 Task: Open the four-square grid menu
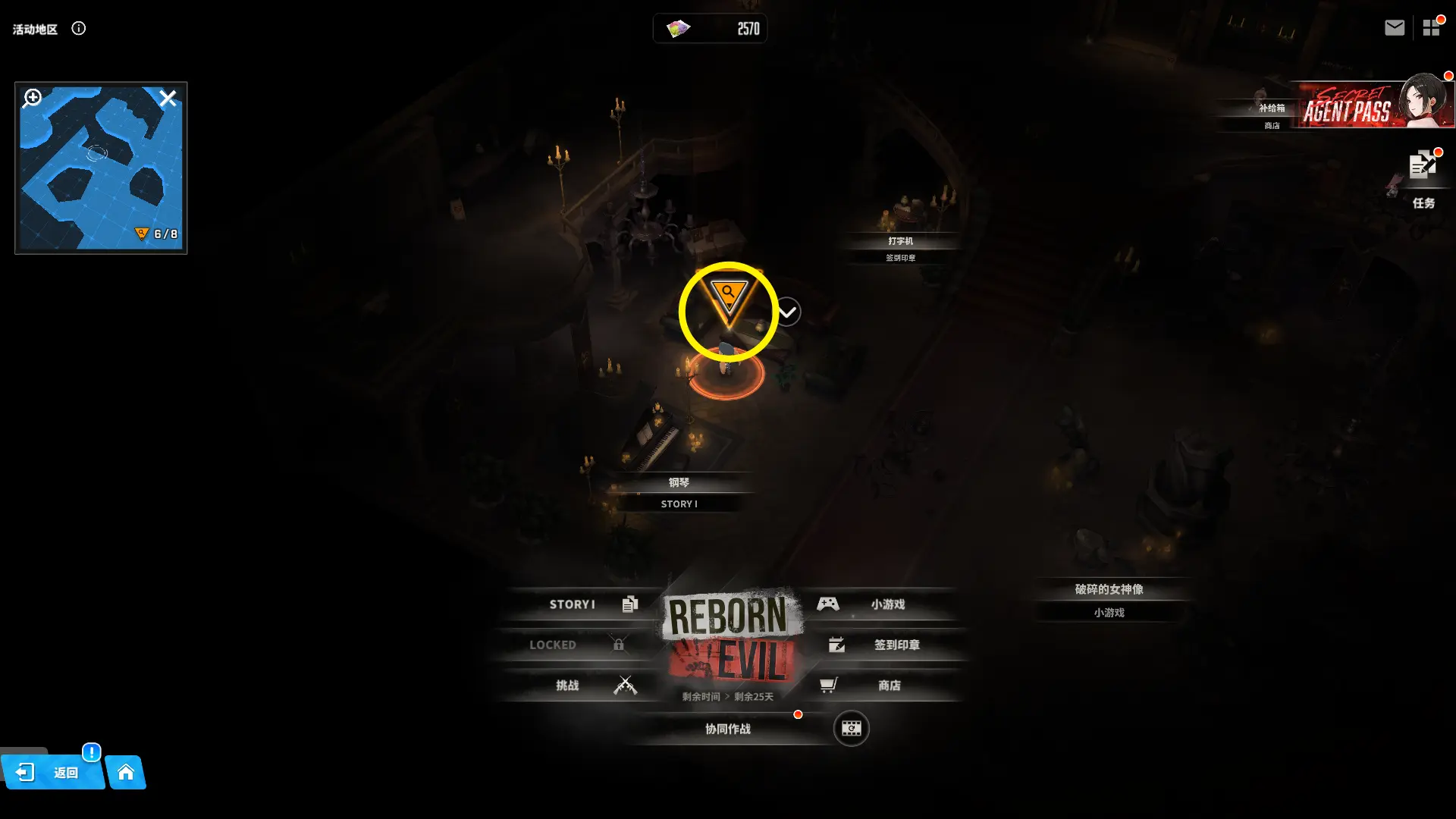1431,28
